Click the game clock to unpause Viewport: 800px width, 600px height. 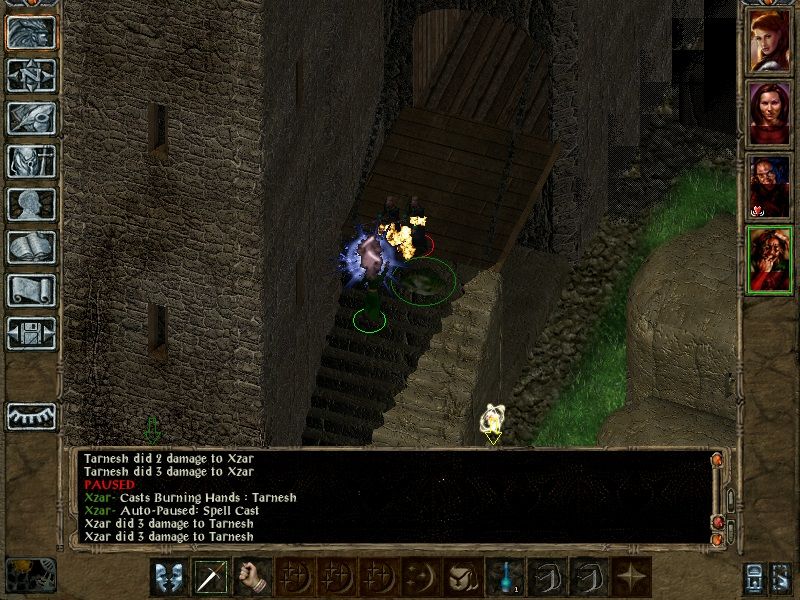[31, 573]
